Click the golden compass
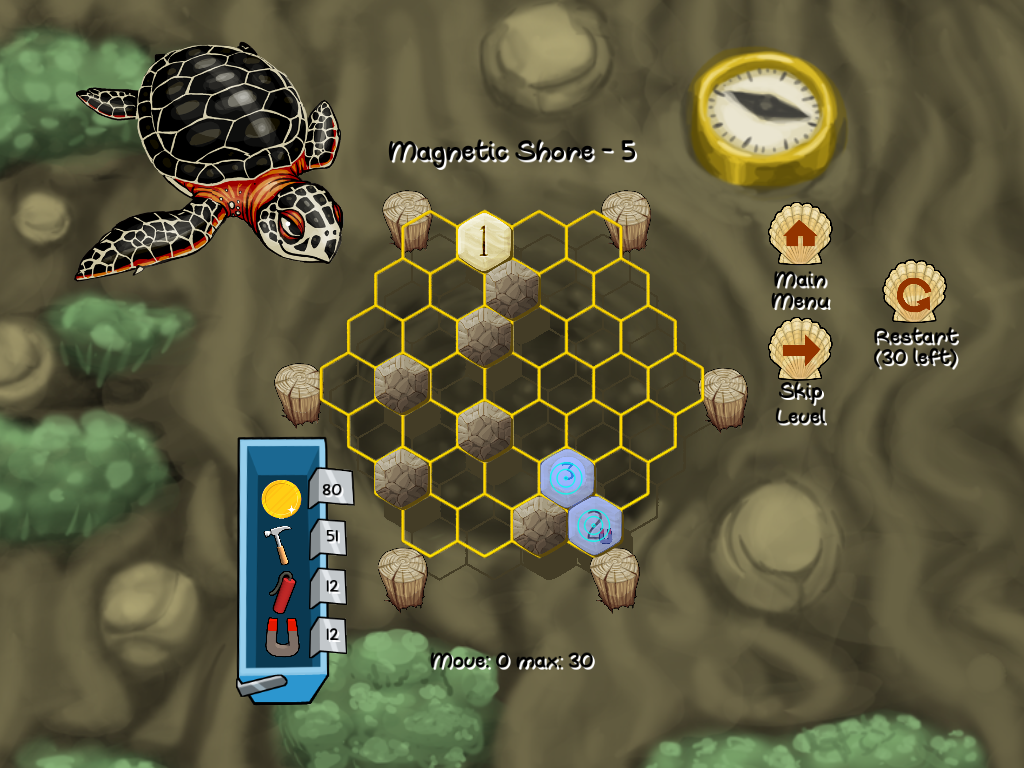 click(x=765, y=116)
